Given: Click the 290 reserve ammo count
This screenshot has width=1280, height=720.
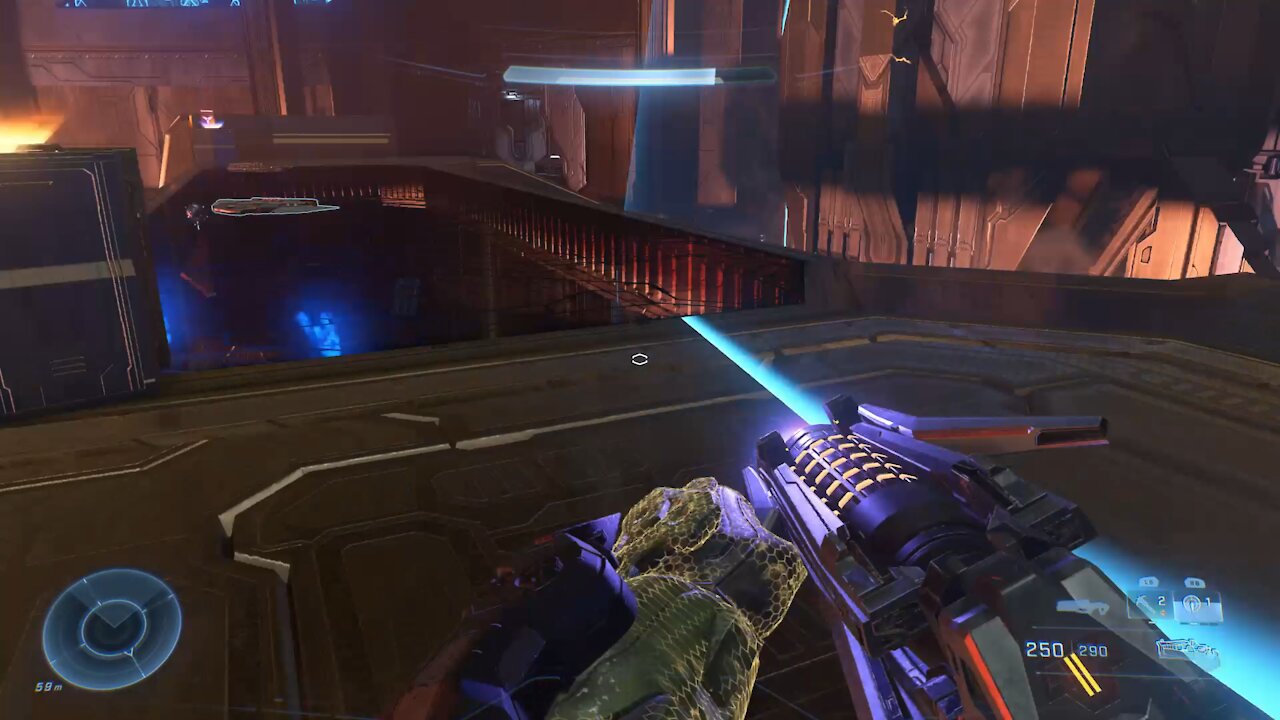Looking at the screenshot, I should coord(1092,650).
